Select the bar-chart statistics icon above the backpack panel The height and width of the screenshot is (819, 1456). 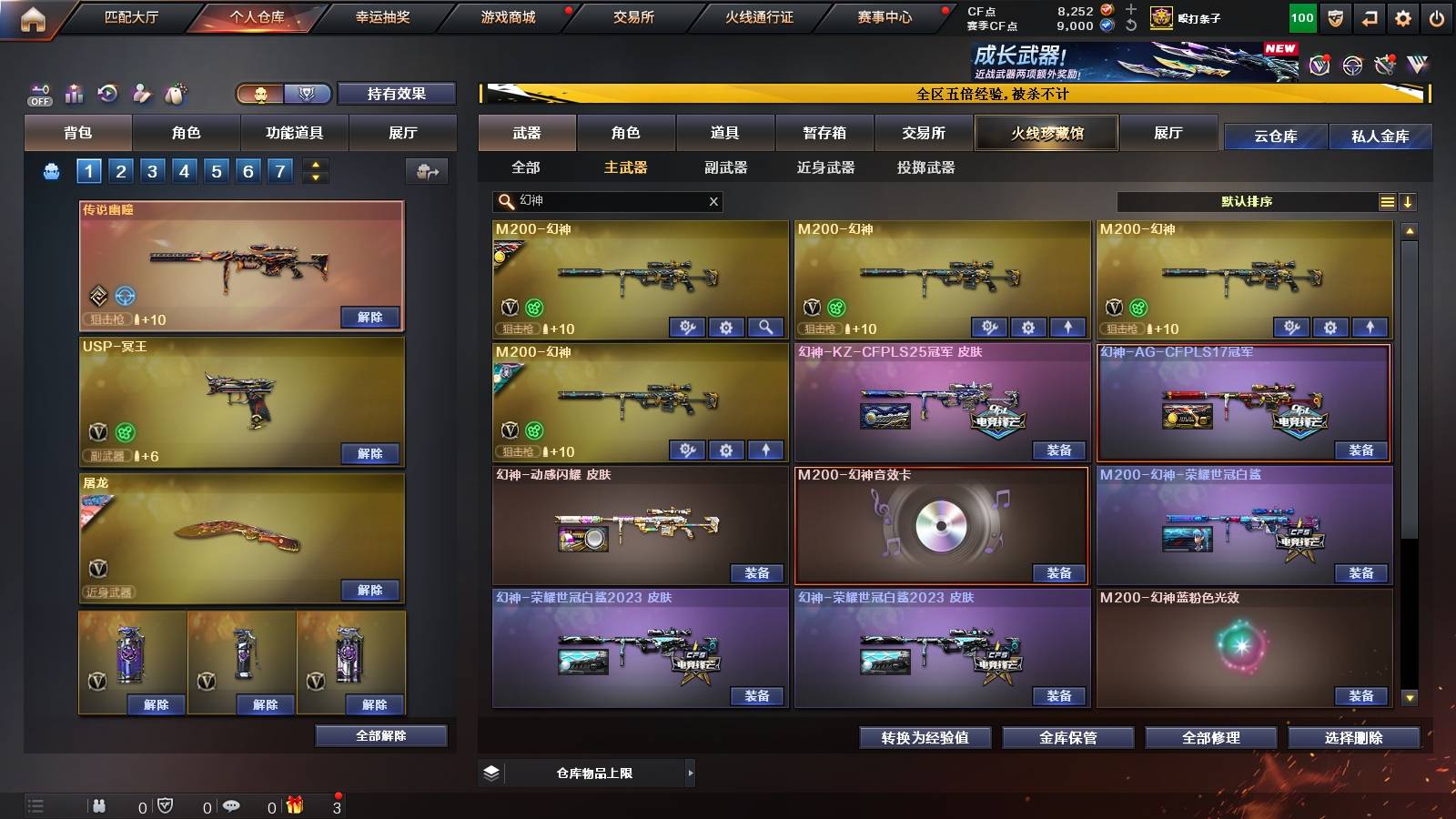75,93
